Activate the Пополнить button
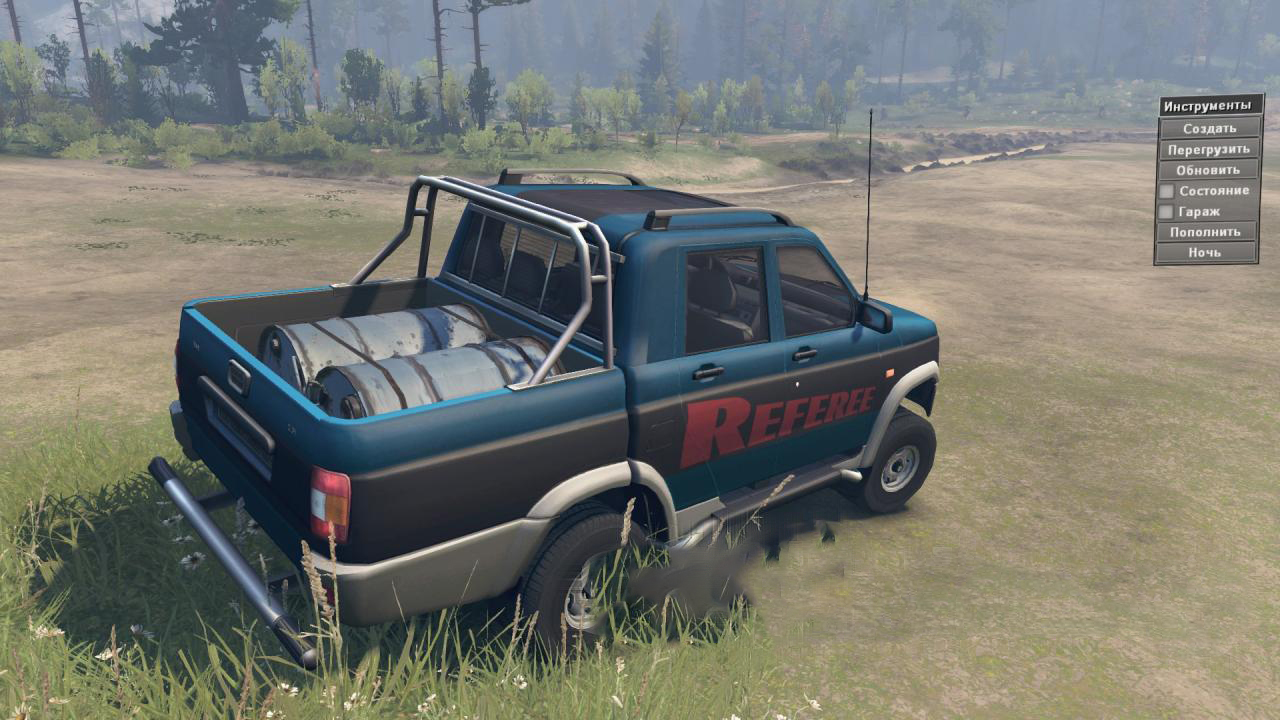1280x720 pixels. [1208, 232]
